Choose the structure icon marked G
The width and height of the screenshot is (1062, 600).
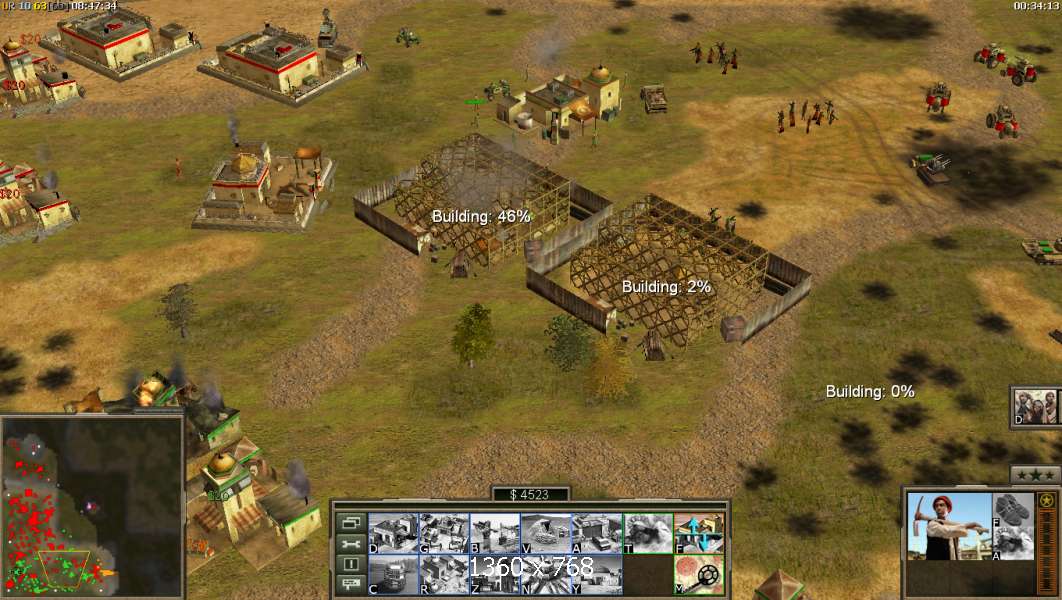click(444, 533)
